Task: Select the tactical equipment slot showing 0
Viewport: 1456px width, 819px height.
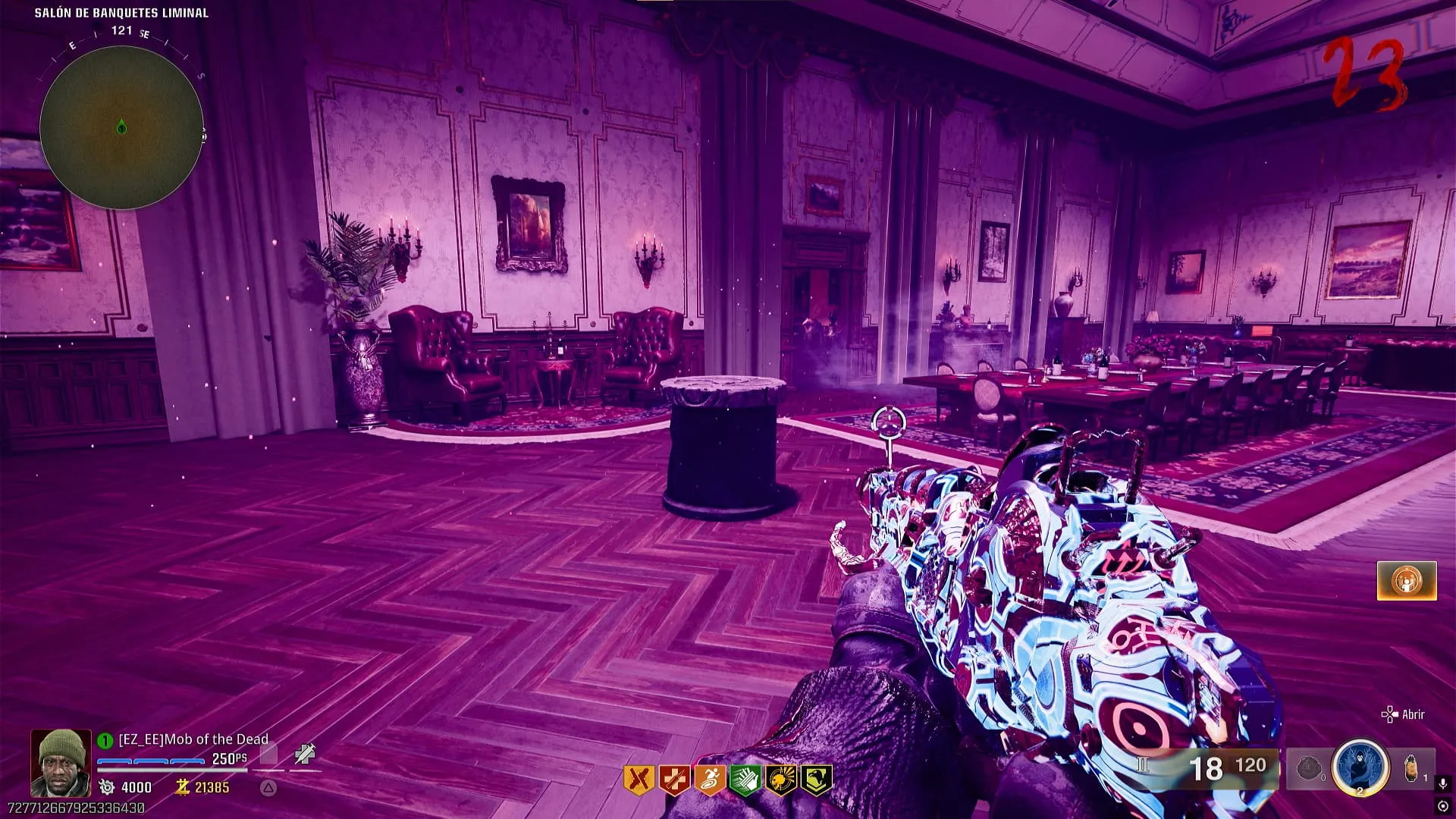Action: point(1310,769)
